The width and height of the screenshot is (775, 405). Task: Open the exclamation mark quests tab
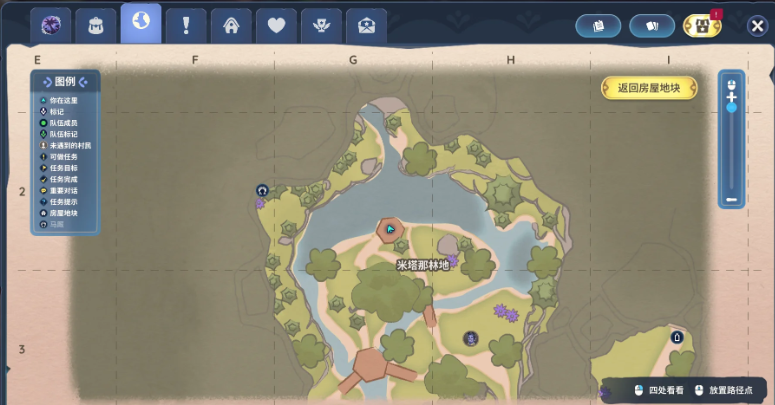pos(186,26)
